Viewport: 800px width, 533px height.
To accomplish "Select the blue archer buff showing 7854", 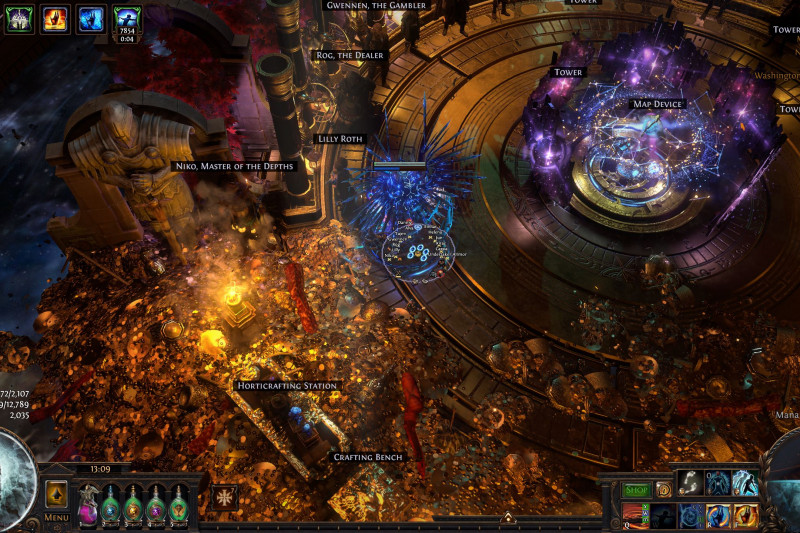I will pyautogui.click(x=127, y=18).
